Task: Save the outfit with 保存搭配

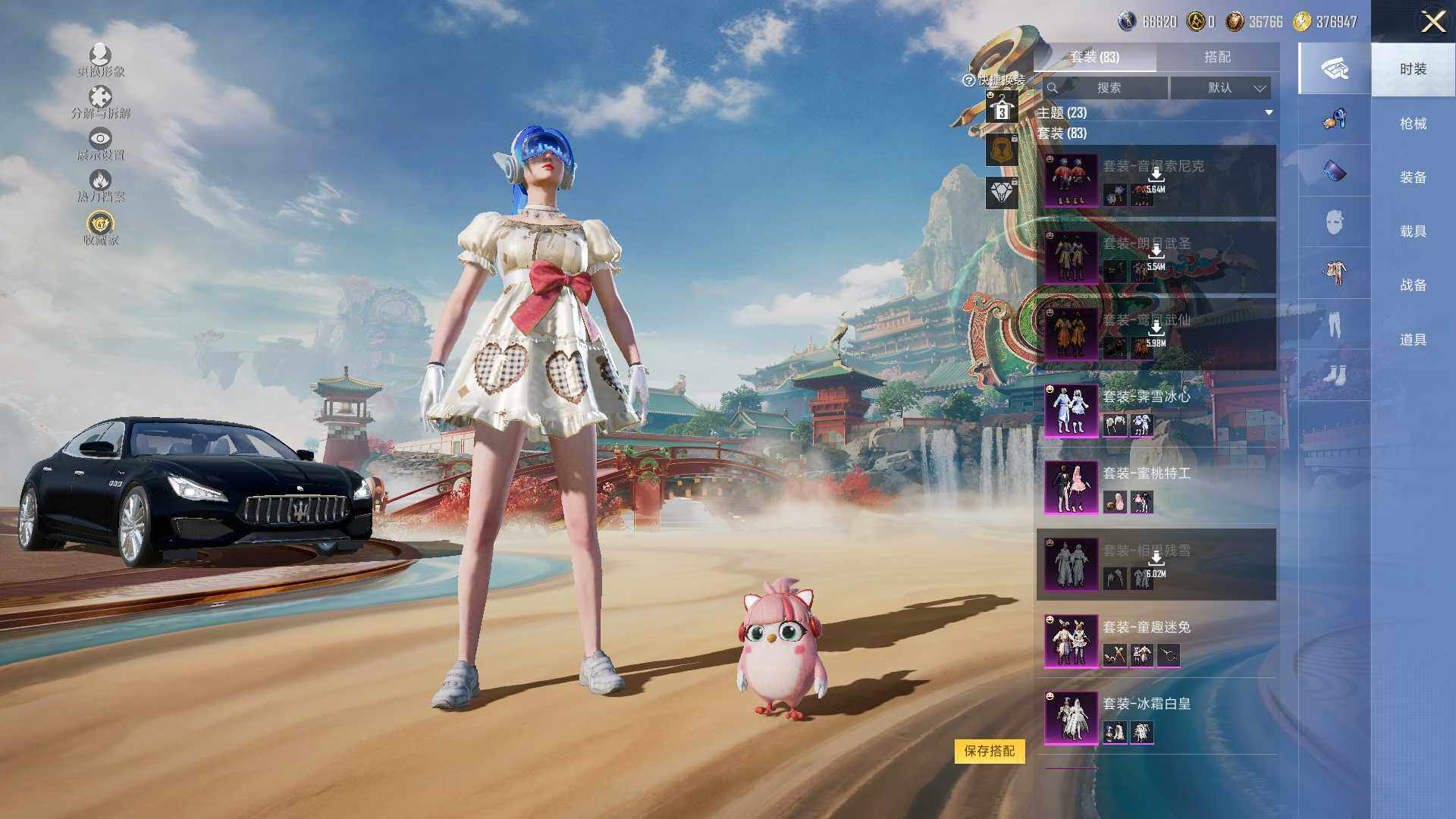Action: tap(989, 751)
